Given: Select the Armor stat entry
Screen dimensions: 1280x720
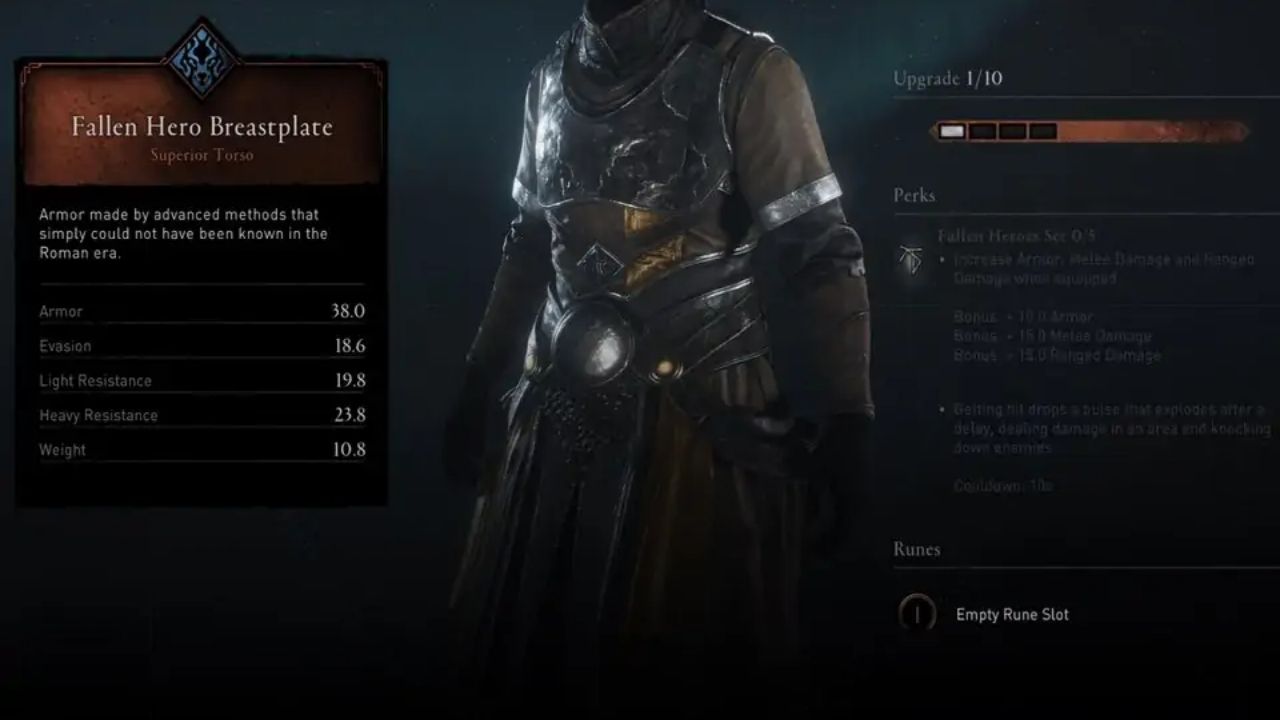Looking at the screenshot, I should [x=200, y=311].
